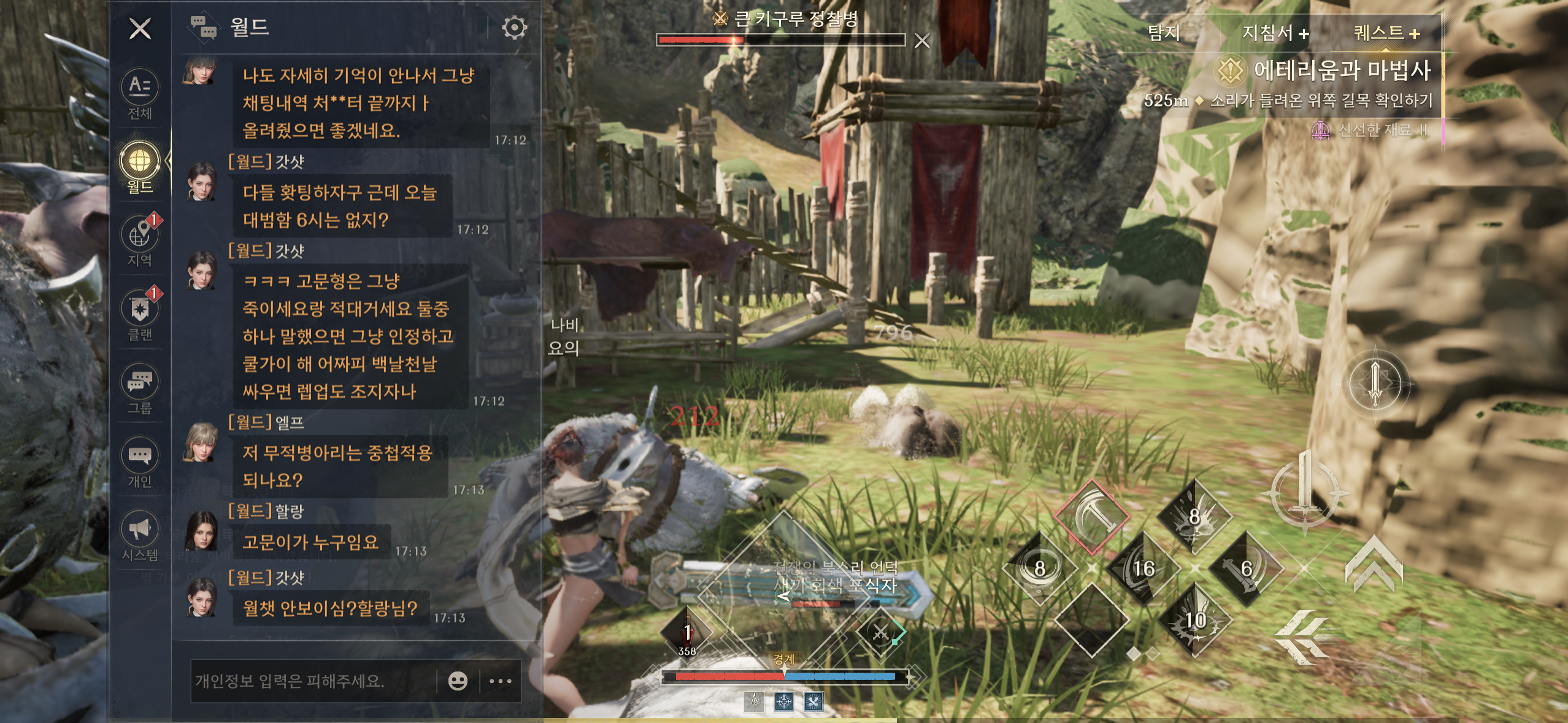1568x723 pixels.
Task: Tap the double up-arrow jump button
Action: 1374,563
